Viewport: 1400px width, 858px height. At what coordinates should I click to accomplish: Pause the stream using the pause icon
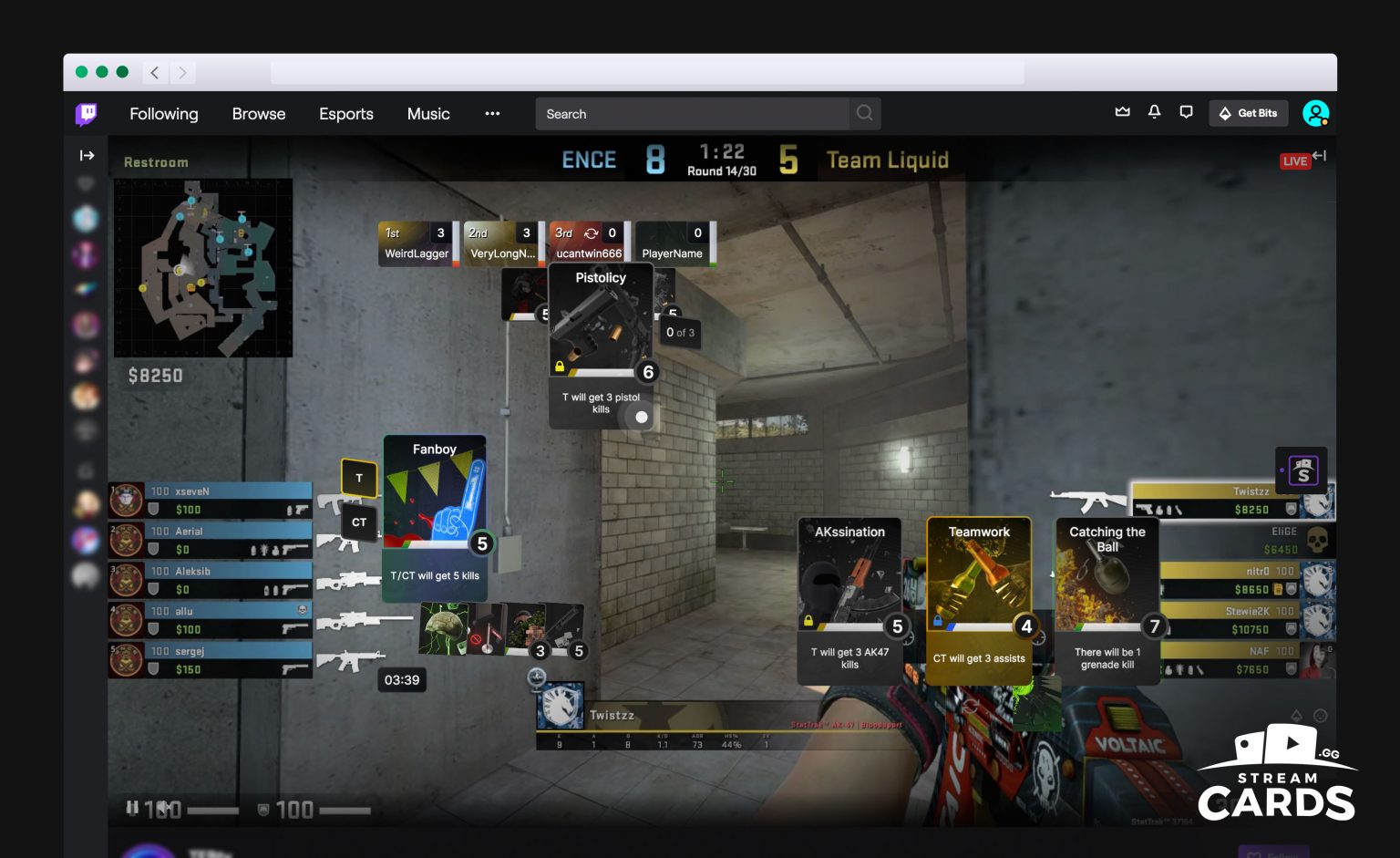133,808
